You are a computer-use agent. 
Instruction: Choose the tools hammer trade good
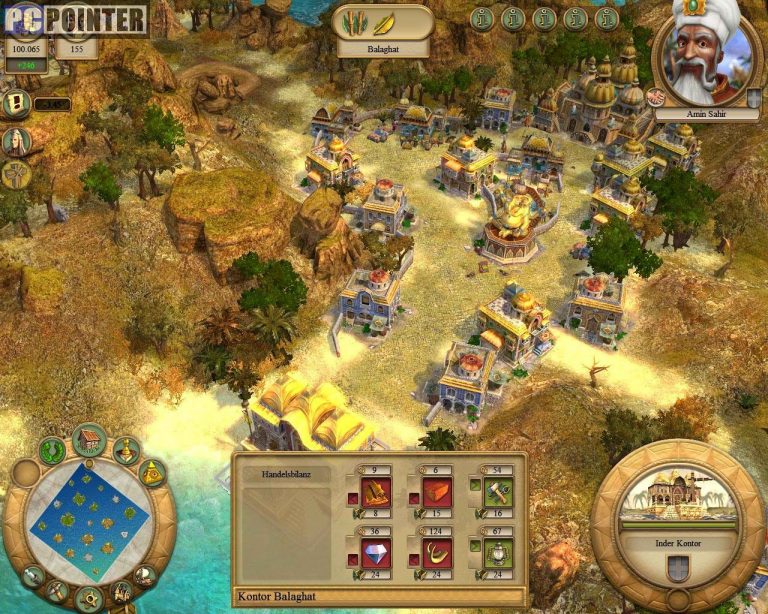coord(498,492)
